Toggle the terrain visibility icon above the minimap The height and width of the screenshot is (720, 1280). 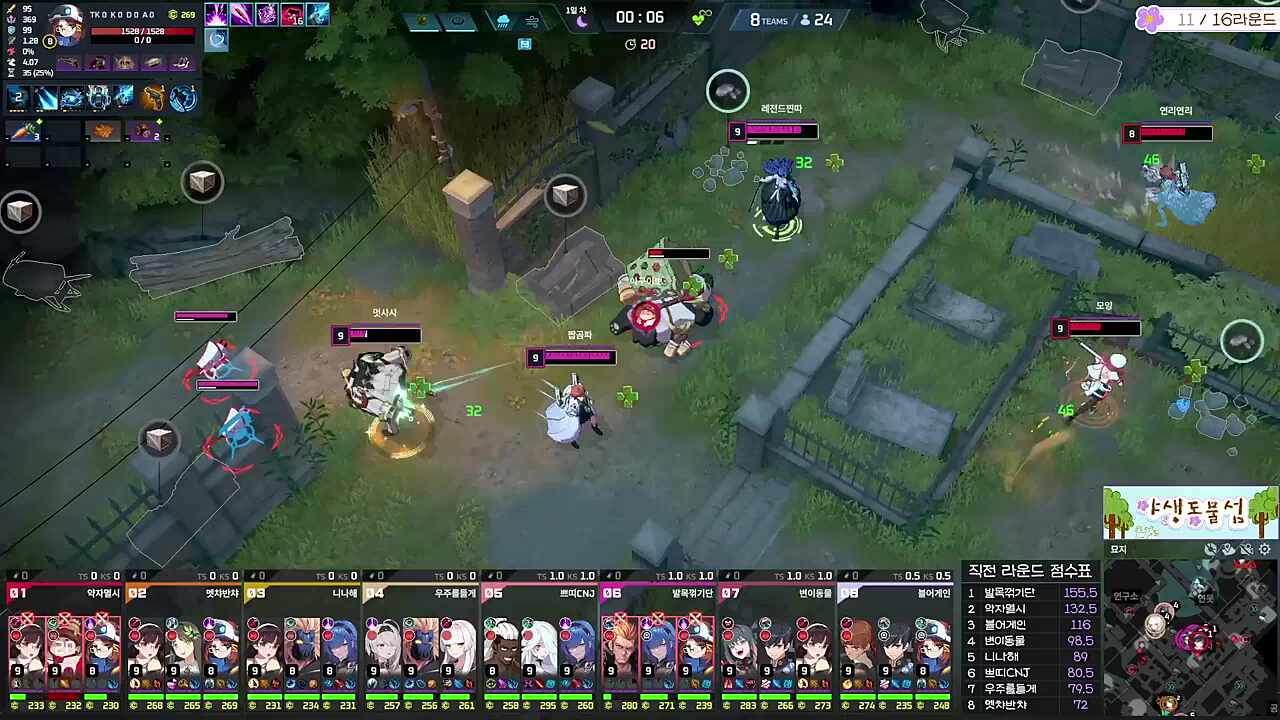tap(1245, 548)
